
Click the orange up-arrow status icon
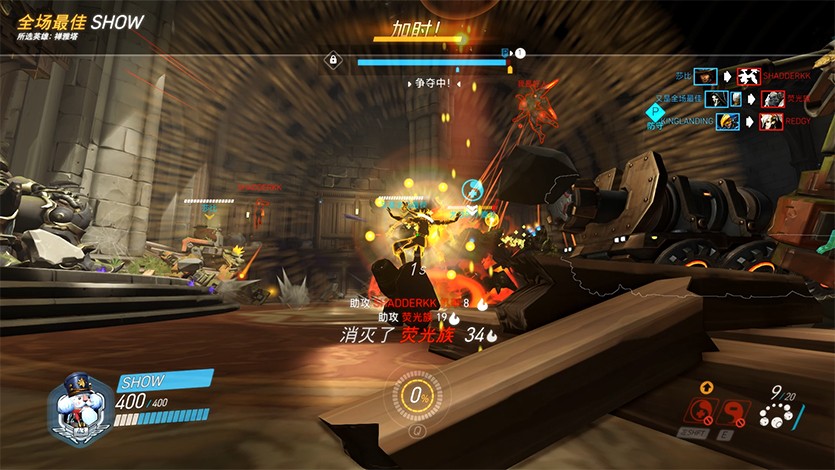pyautogui.click(x=706, y=387)
